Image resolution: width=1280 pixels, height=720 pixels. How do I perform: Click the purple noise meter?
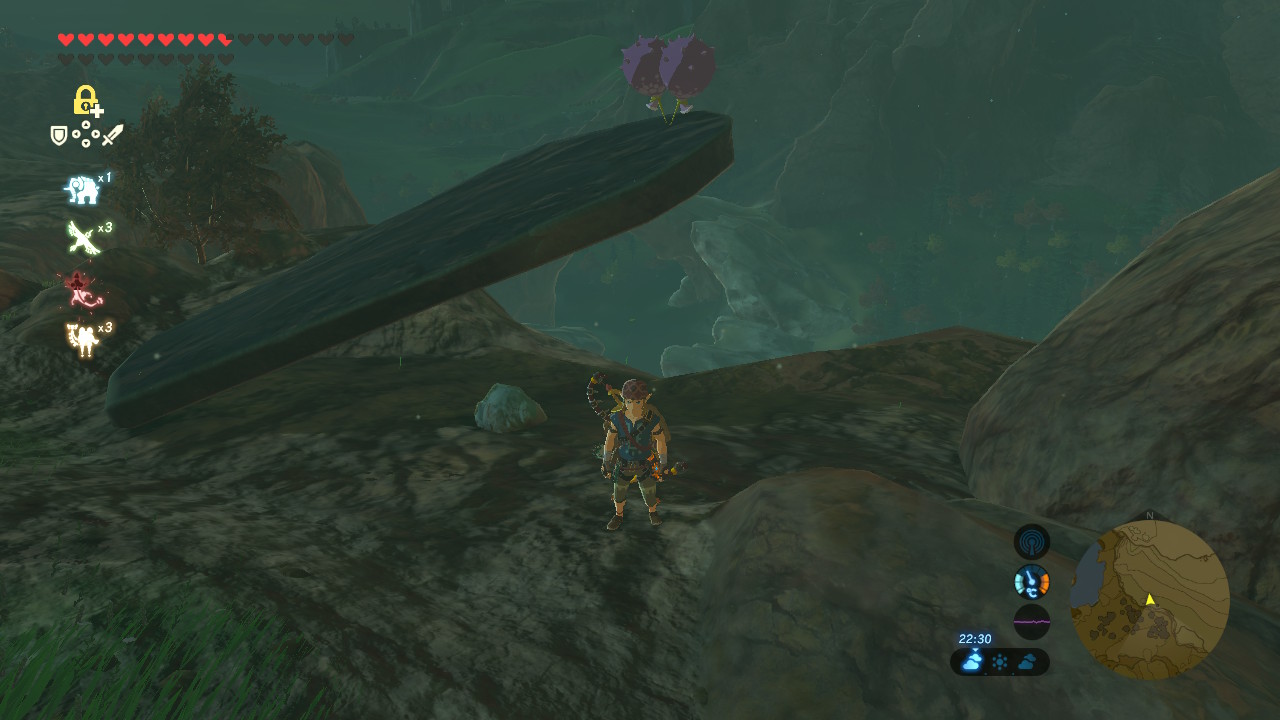[x=1032, y=621]
